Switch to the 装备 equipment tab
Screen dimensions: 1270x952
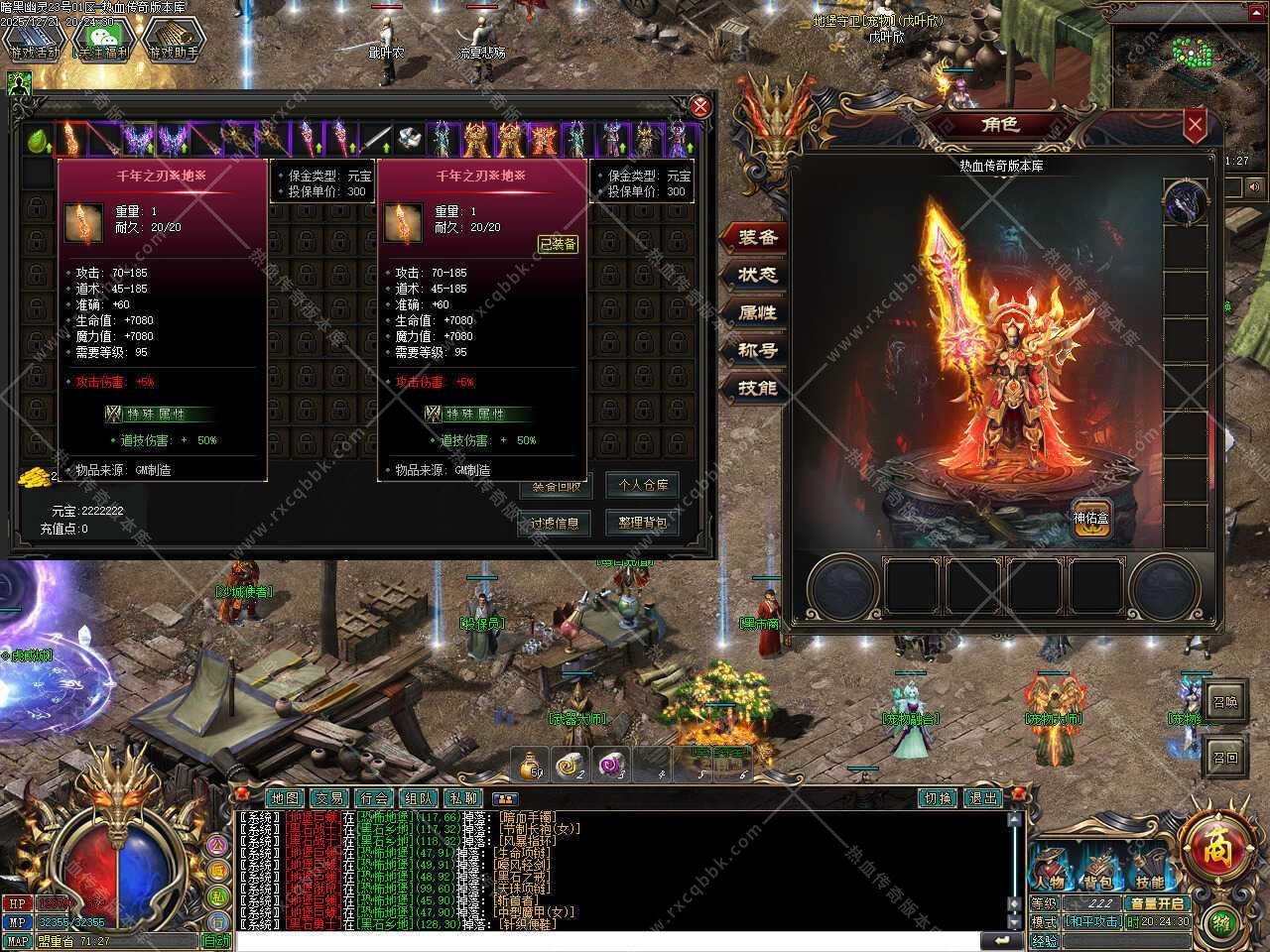[x=758, y=237]
